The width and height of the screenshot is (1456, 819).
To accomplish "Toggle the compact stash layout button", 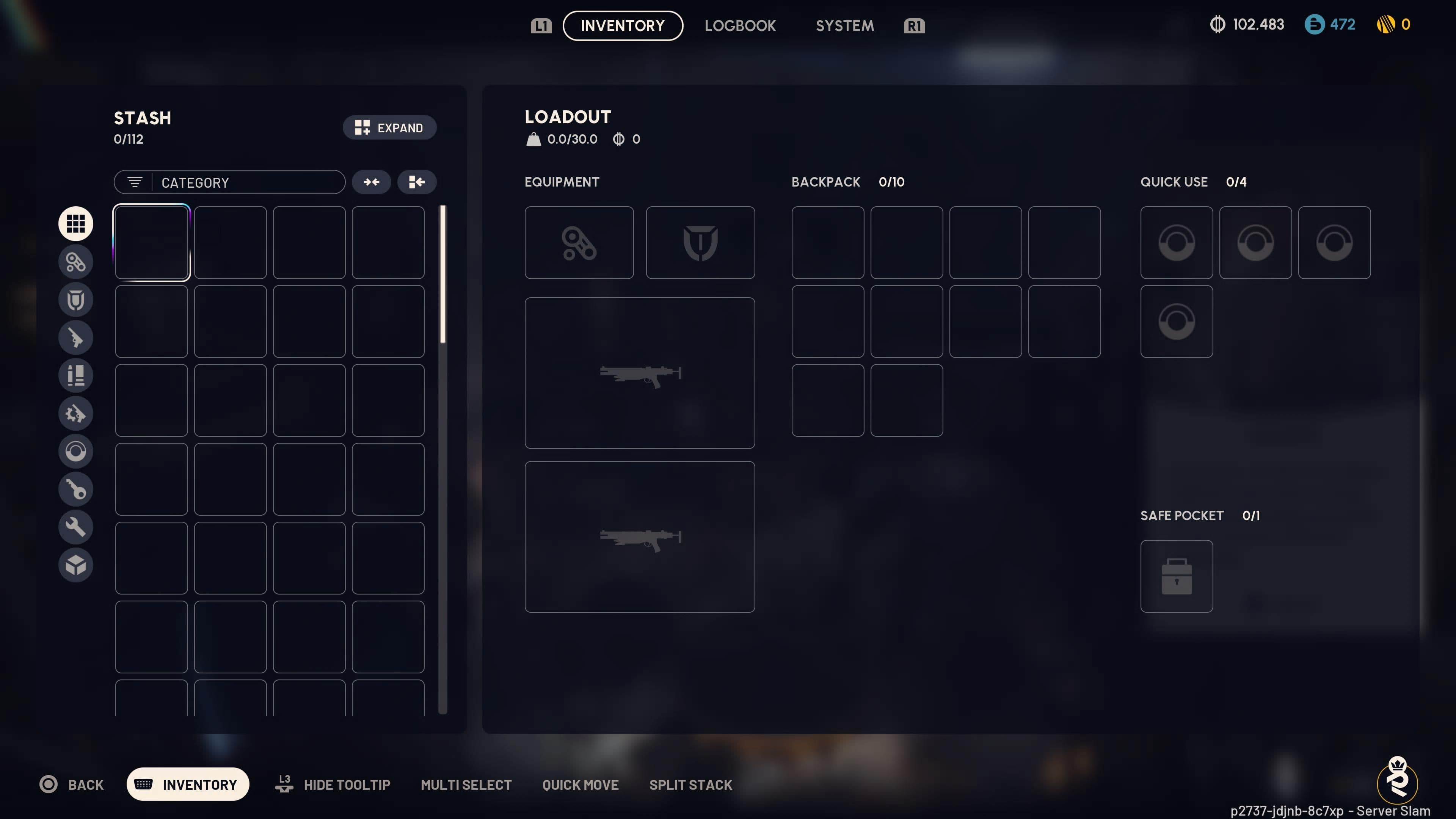I will (417, 182).
